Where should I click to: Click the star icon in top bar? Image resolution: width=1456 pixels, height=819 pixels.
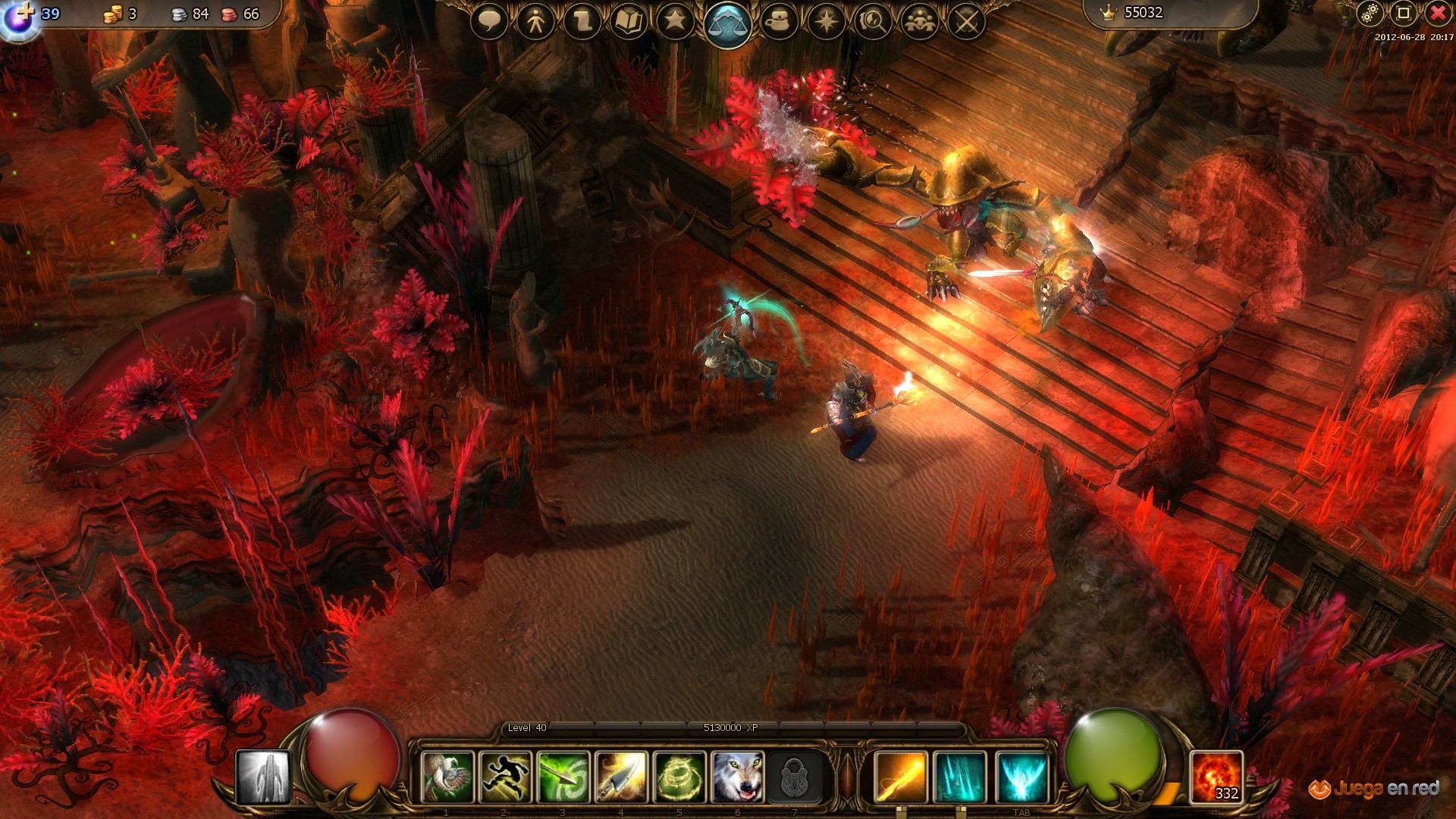[675, 21]
